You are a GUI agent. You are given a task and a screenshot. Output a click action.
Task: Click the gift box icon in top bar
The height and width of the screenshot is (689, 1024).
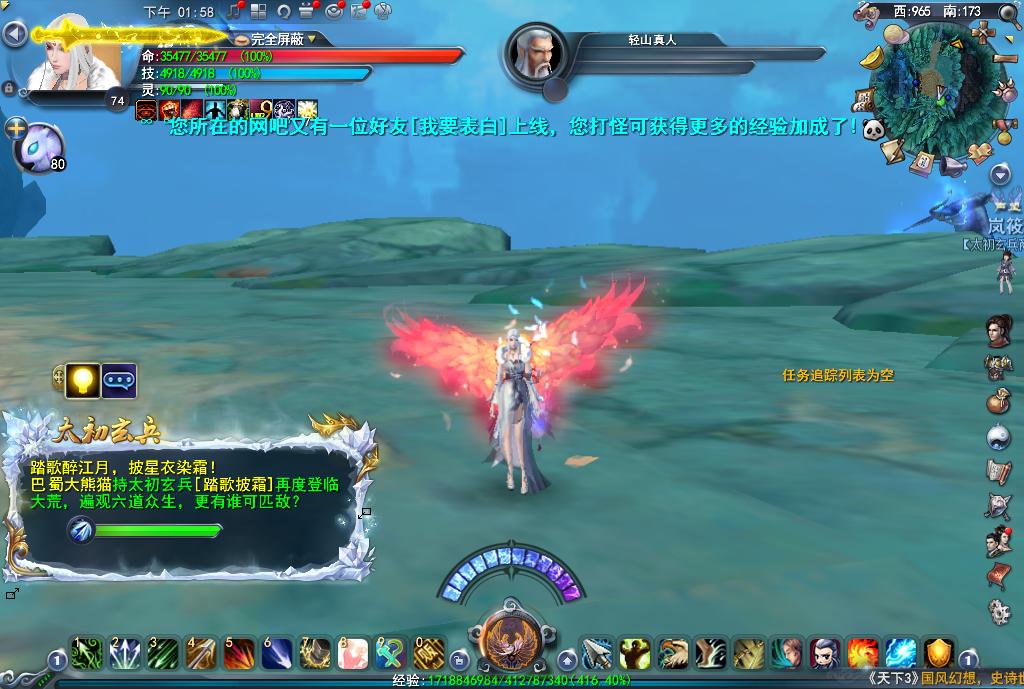[308, 11]
